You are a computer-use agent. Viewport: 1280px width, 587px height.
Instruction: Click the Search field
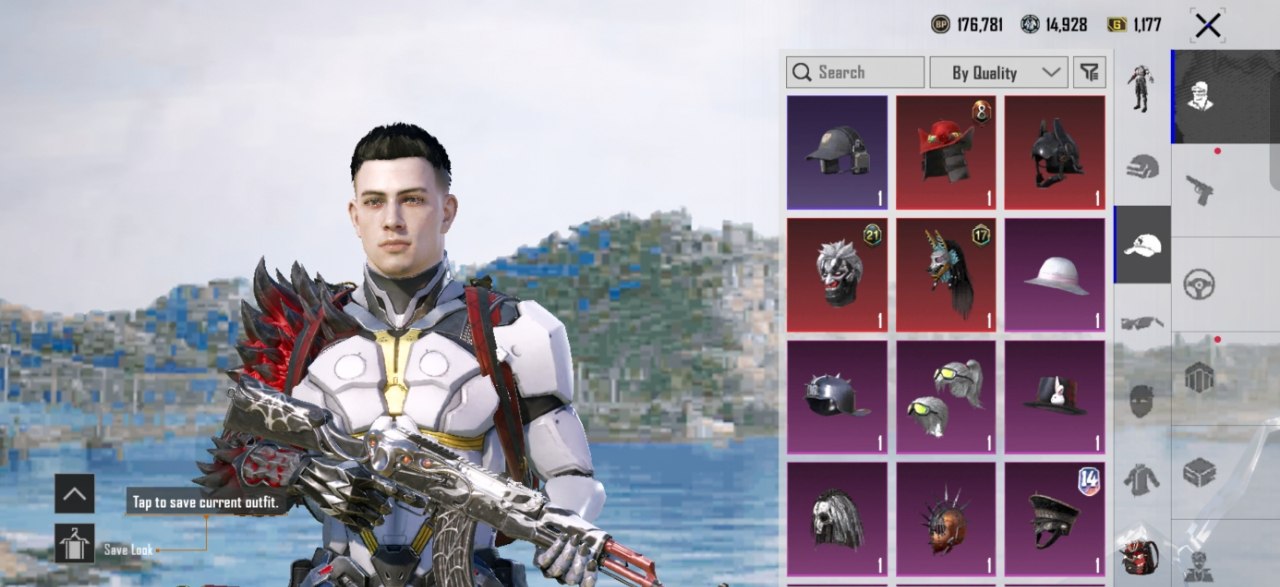(x=856, y=72)
